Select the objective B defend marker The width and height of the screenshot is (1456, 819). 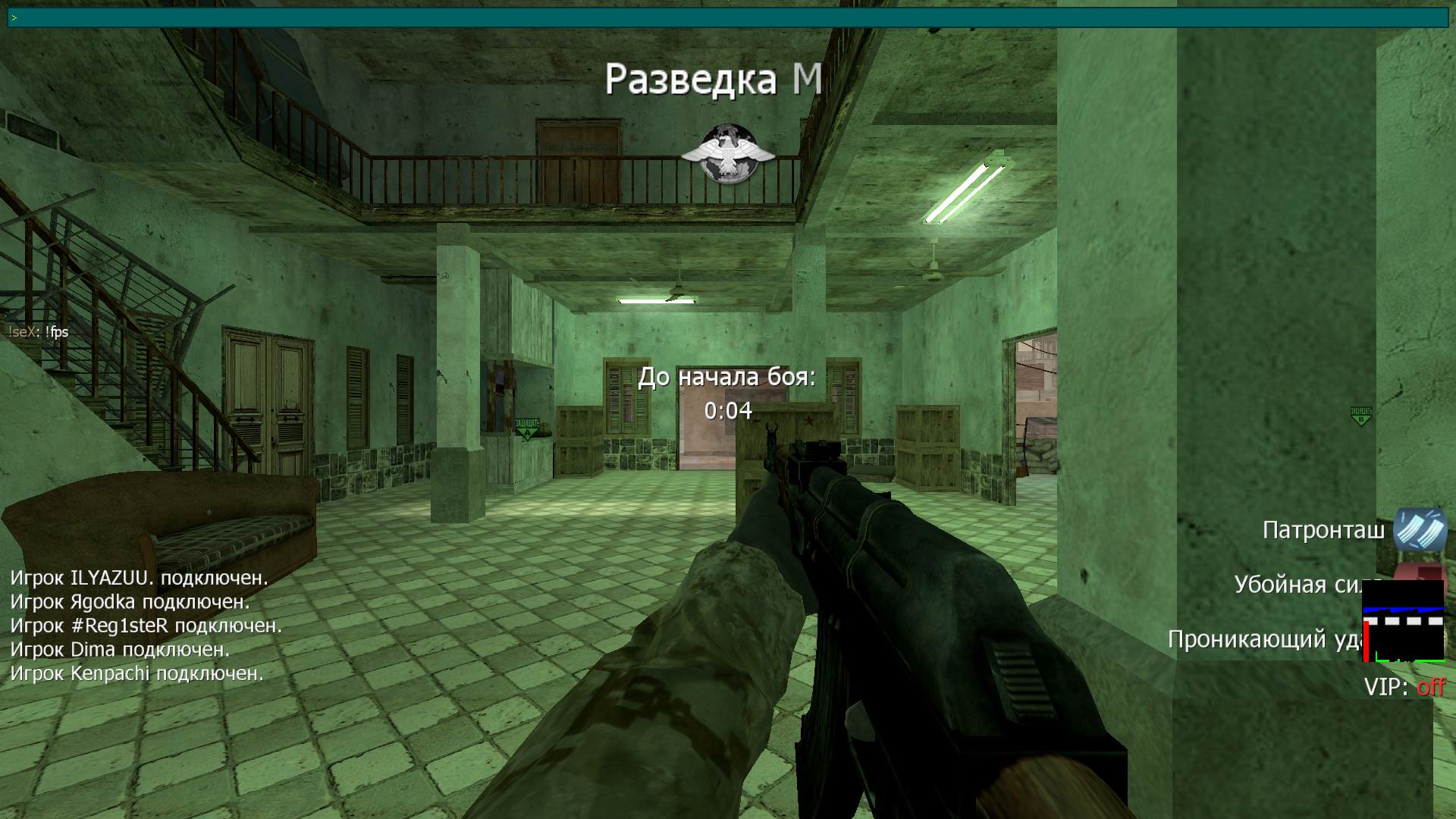(x=1361, y=416)
